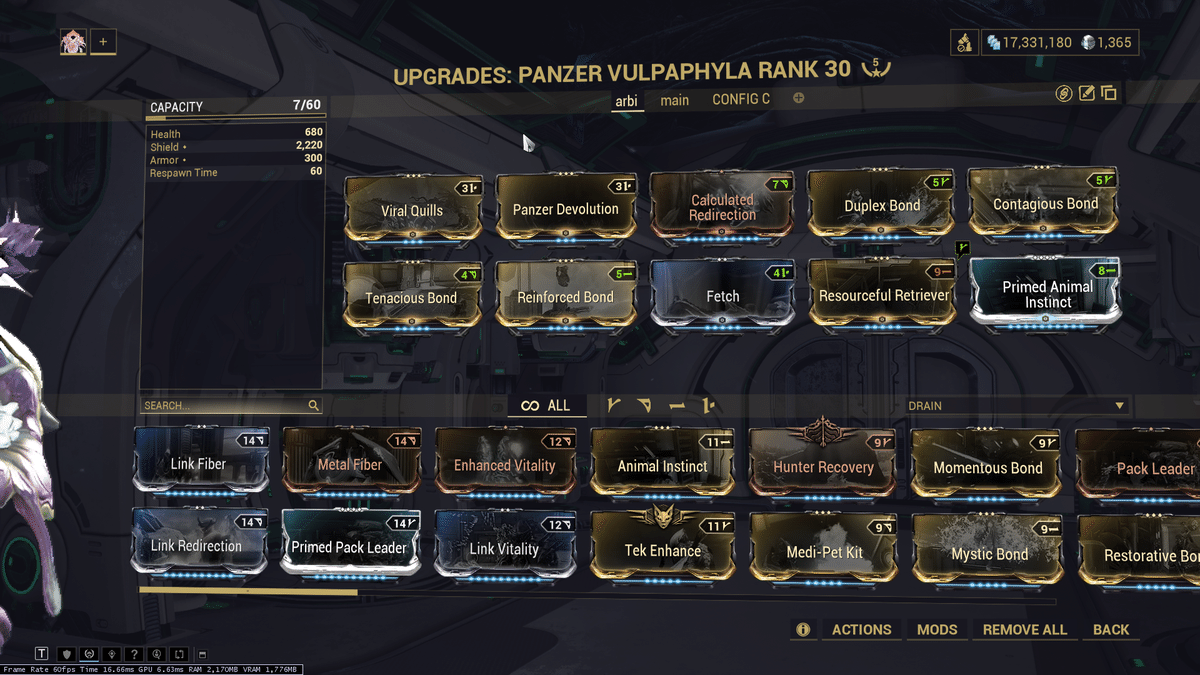Choose the Tek Enhance mod card
This screenshot has width=1200, height=675.
pyautogui.click(x=662, y=549)
